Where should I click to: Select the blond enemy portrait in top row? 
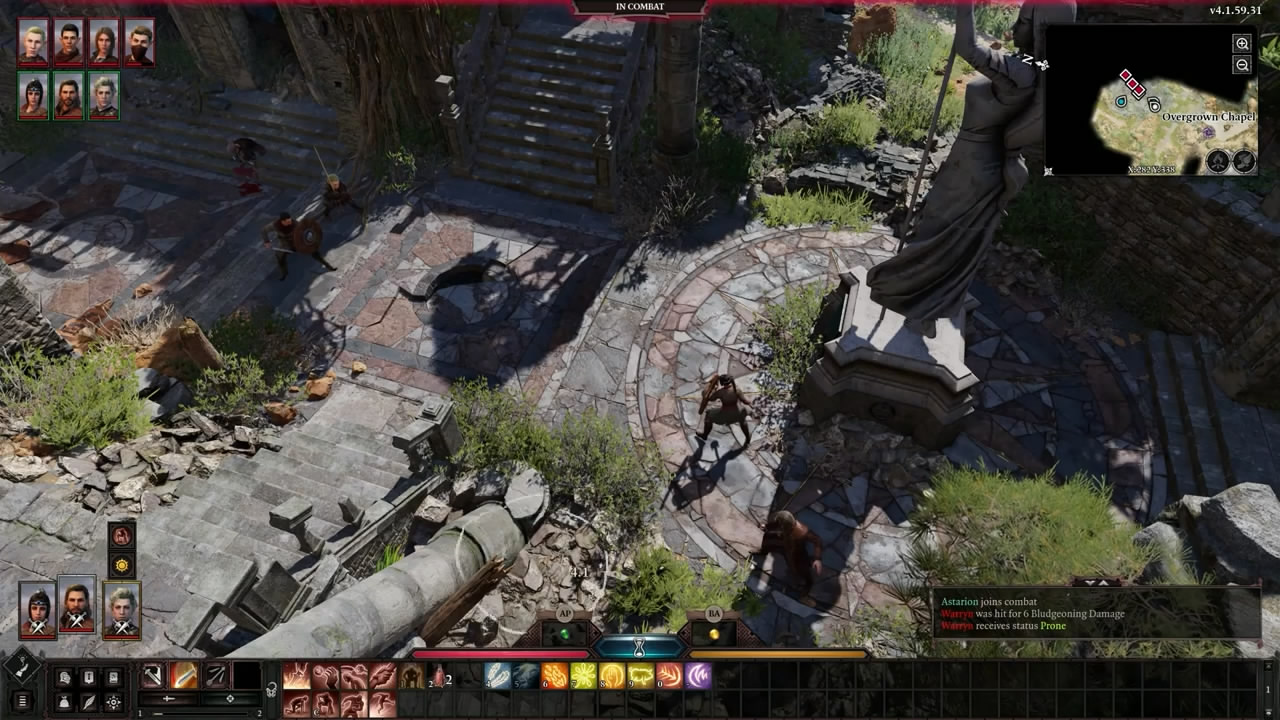pos(33,42)
